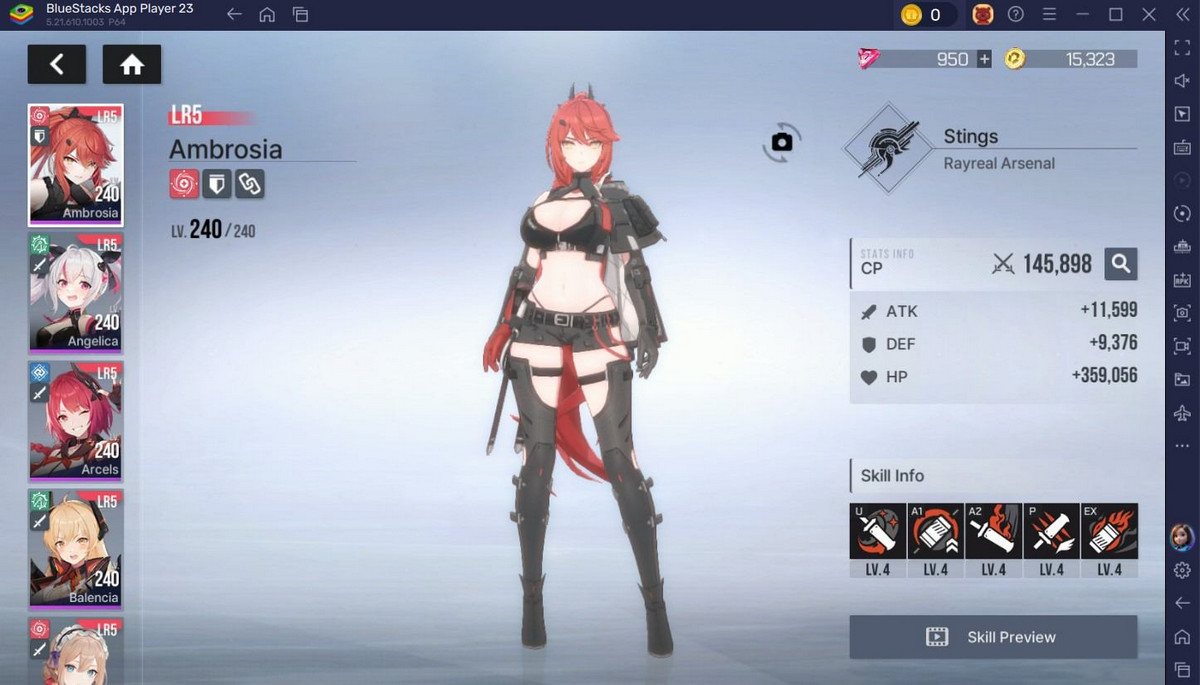The width and height of the screenshot is (1200, 685).
Task: Inspect the EX skill icon
Action: point(1109,531)
